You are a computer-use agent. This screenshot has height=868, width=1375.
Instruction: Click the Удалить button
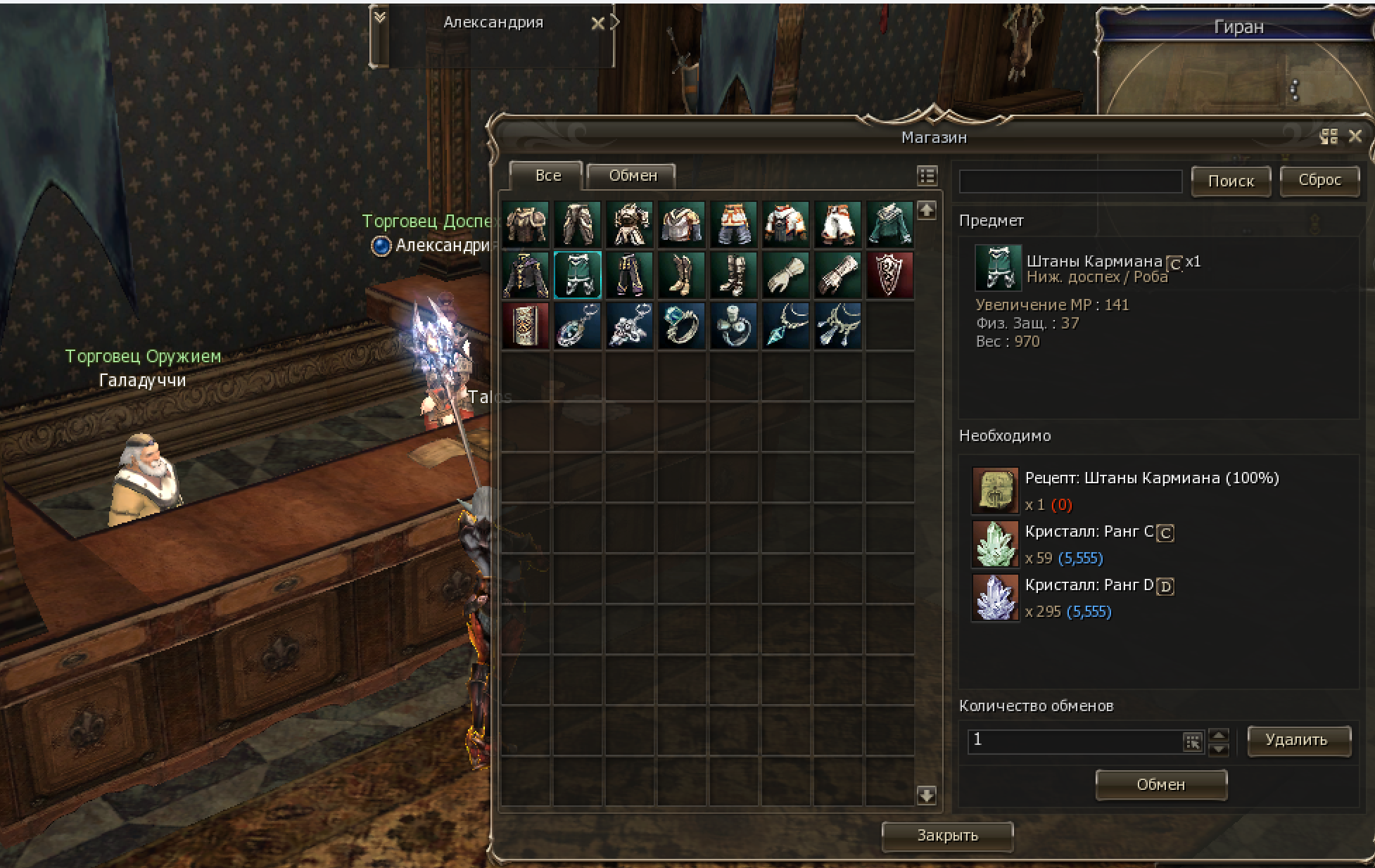coord(1298,740)
